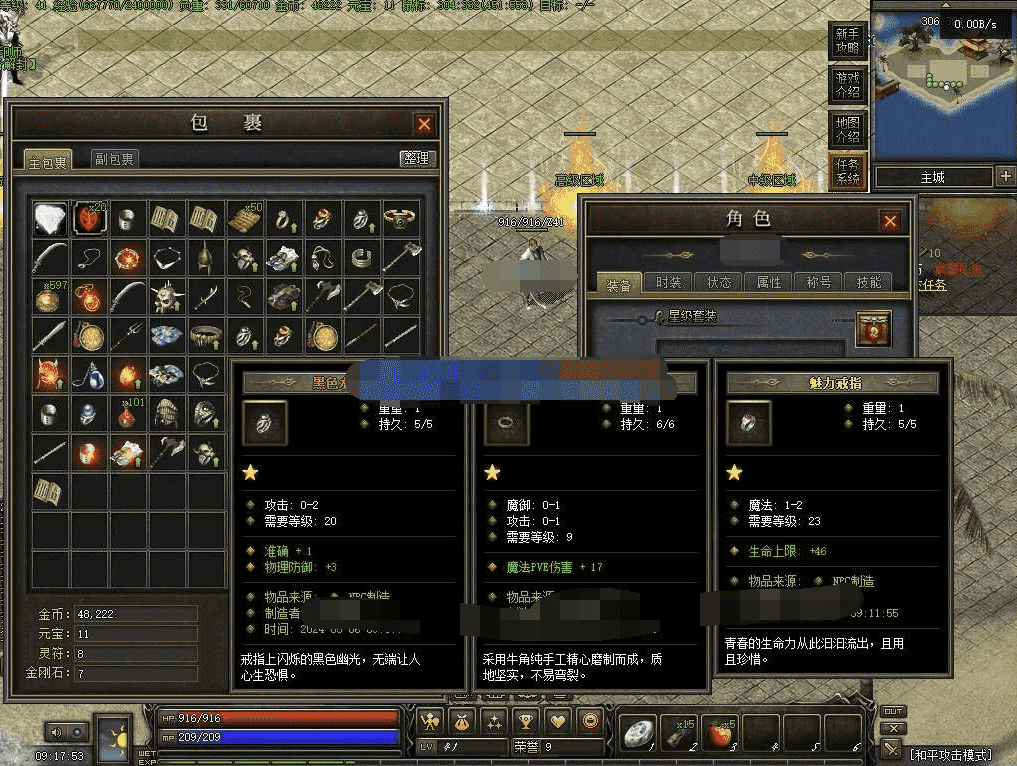This screenshot has height=766, width=1017.
Task: Switch to the 副包裹 tab
Action: click(x=115, y=159)
